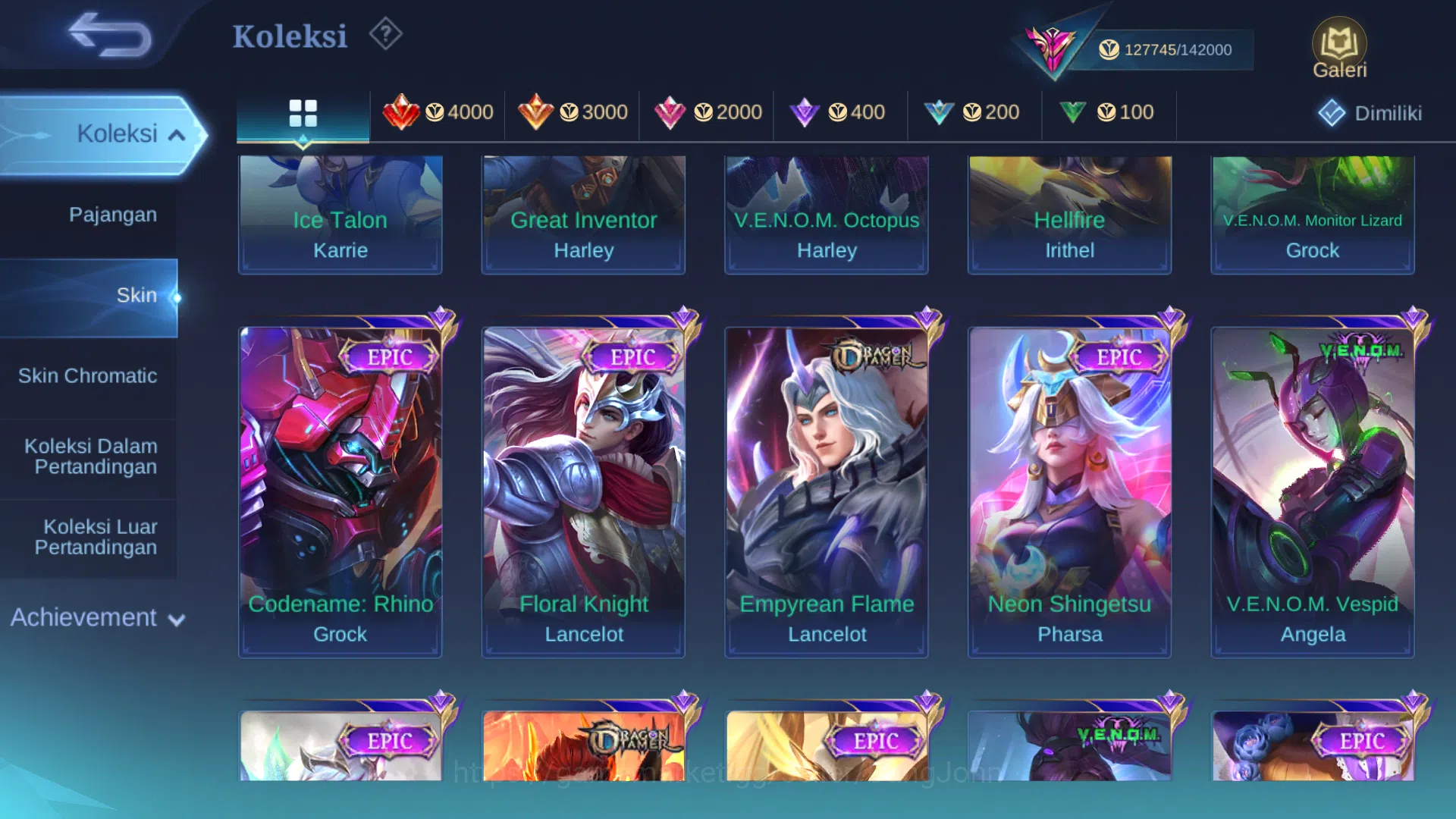Switch to the Pajangan tab
Image resolution: width=1456 pixels, height=819 pixels.
(x=115, y=215)
